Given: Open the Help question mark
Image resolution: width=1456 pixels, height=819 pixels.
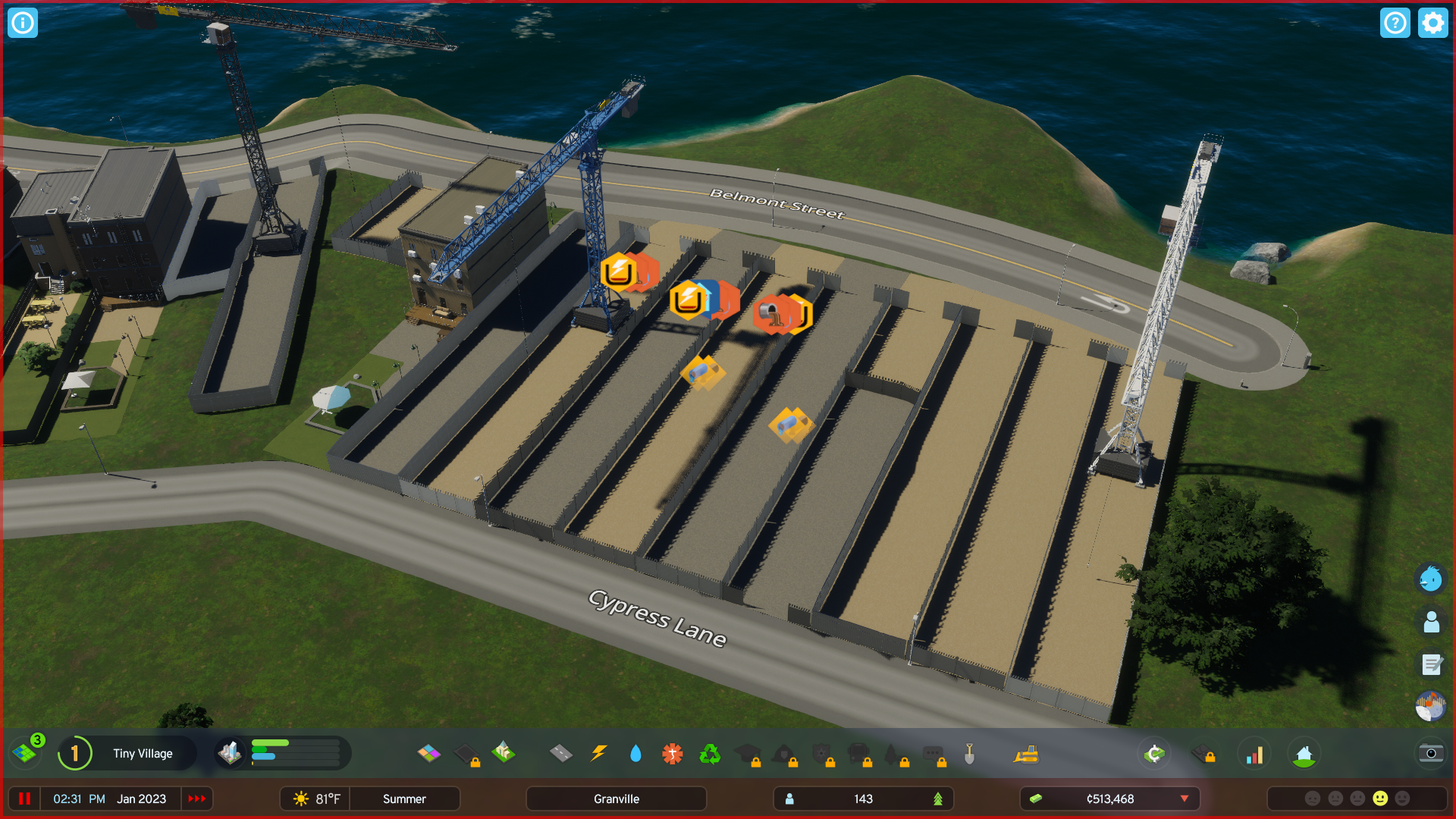Looking at the screenshot, I should (x=1395, y=23).
